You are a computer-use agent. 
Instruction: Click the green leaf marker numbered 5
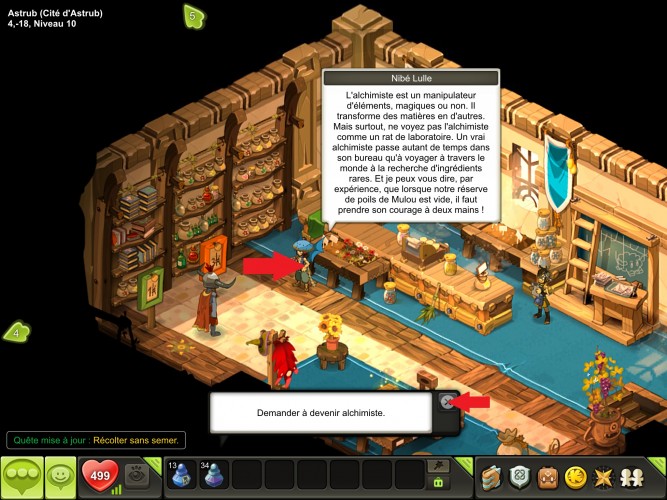194,15
